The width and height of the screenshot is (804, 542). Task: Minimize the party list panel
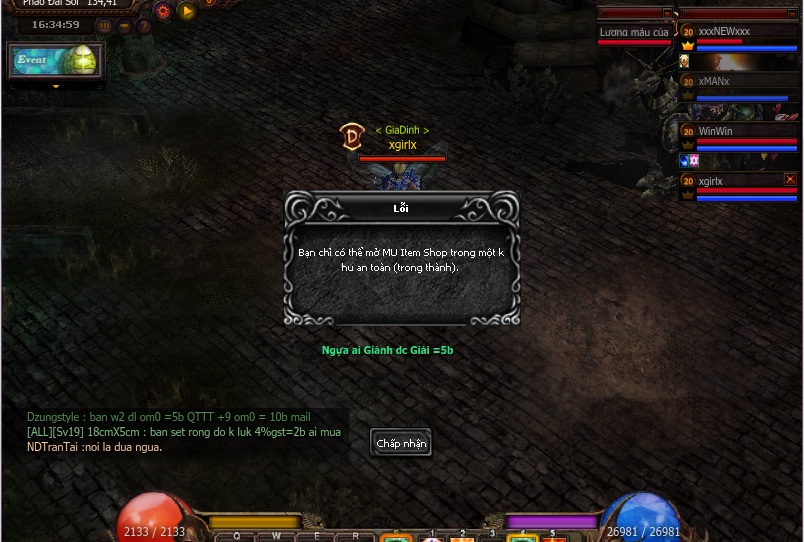point(793,14)
